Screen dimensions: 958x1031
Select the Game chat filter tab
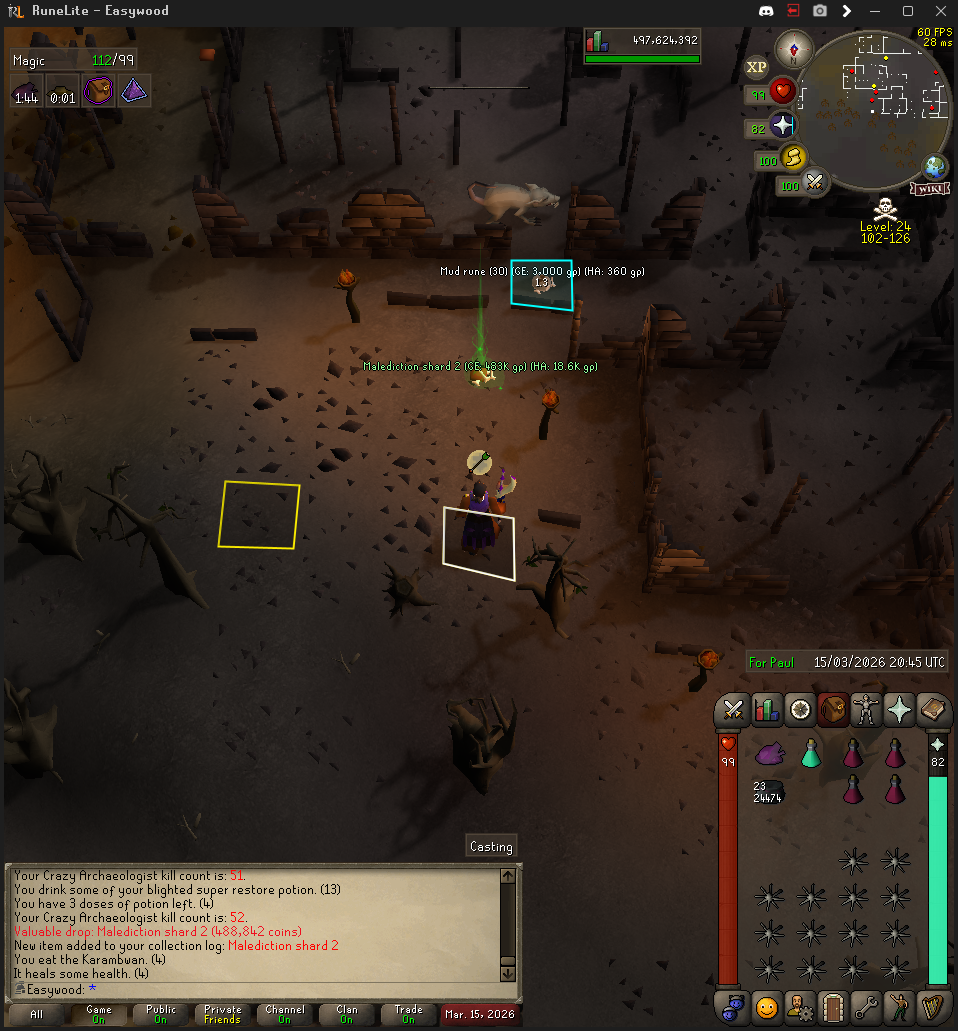tap(99, 1014)
